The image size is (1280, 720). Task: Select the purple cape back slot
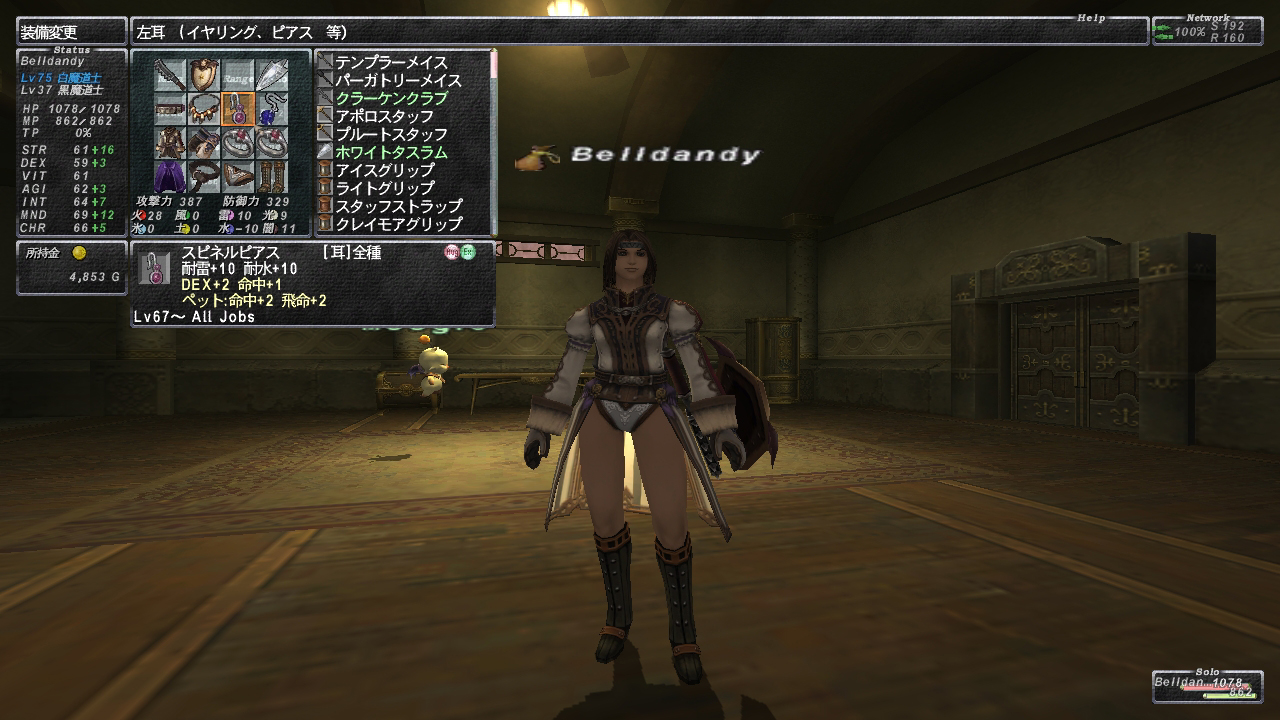point(171,175)
